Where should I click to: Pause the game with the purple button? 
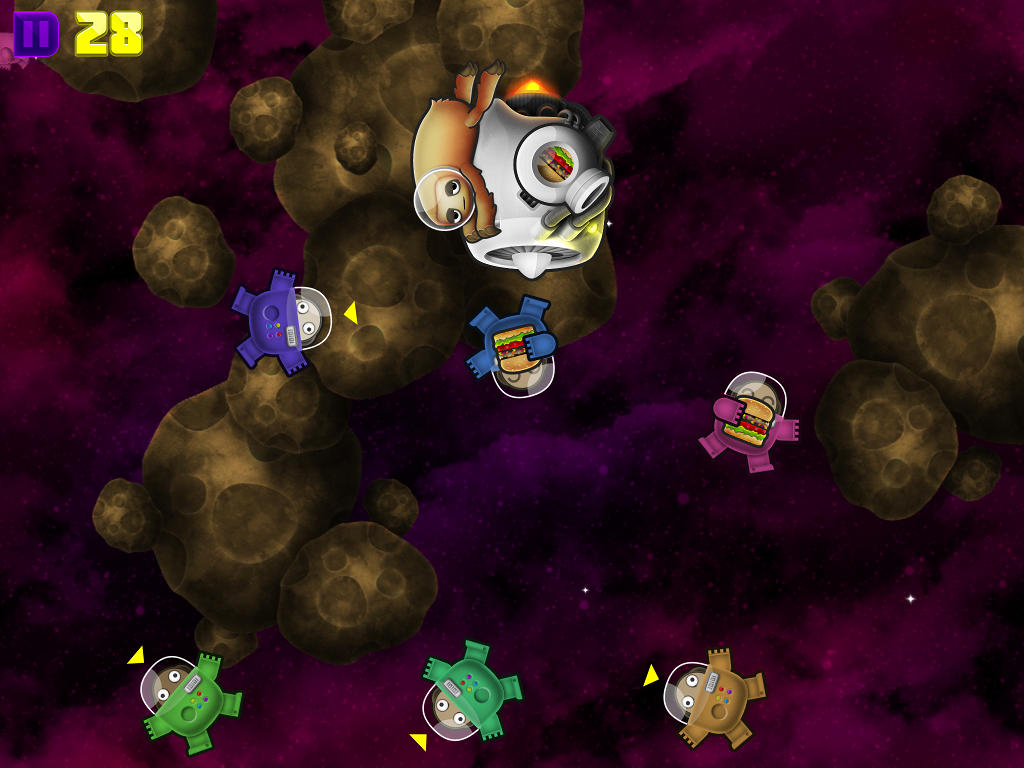[36, 34]
